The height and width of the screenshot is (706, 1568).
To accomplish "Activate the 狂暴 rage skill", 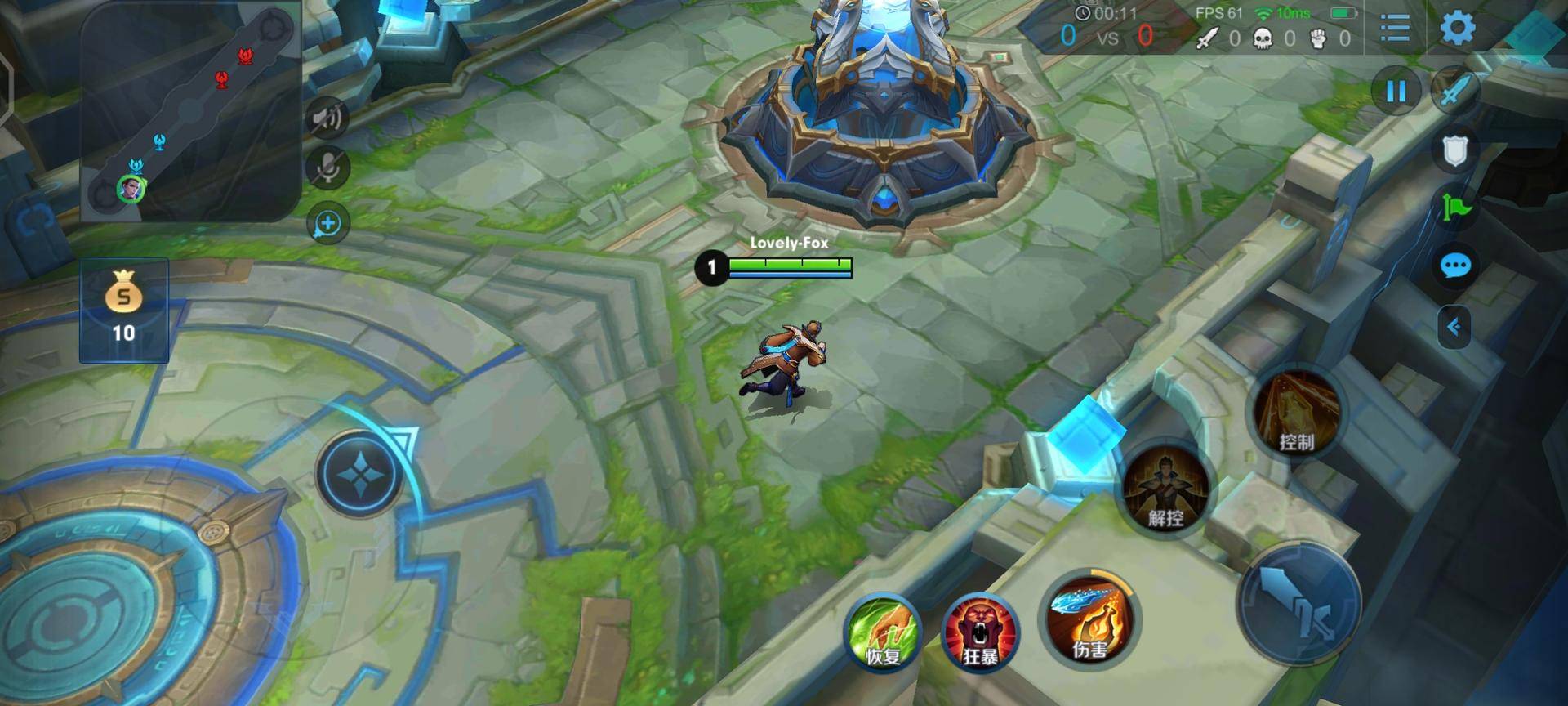I will point(979,632).
